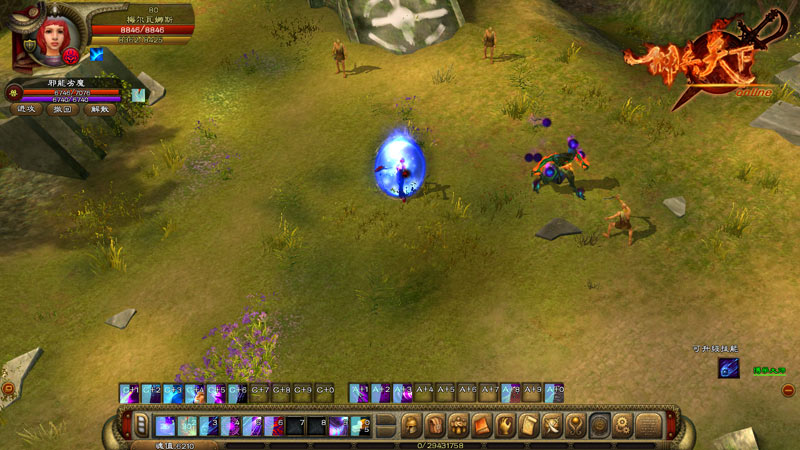Collapse the panel with the red minus button
Viewport: 800px width, 450px height.
click(x=788, y=390)
